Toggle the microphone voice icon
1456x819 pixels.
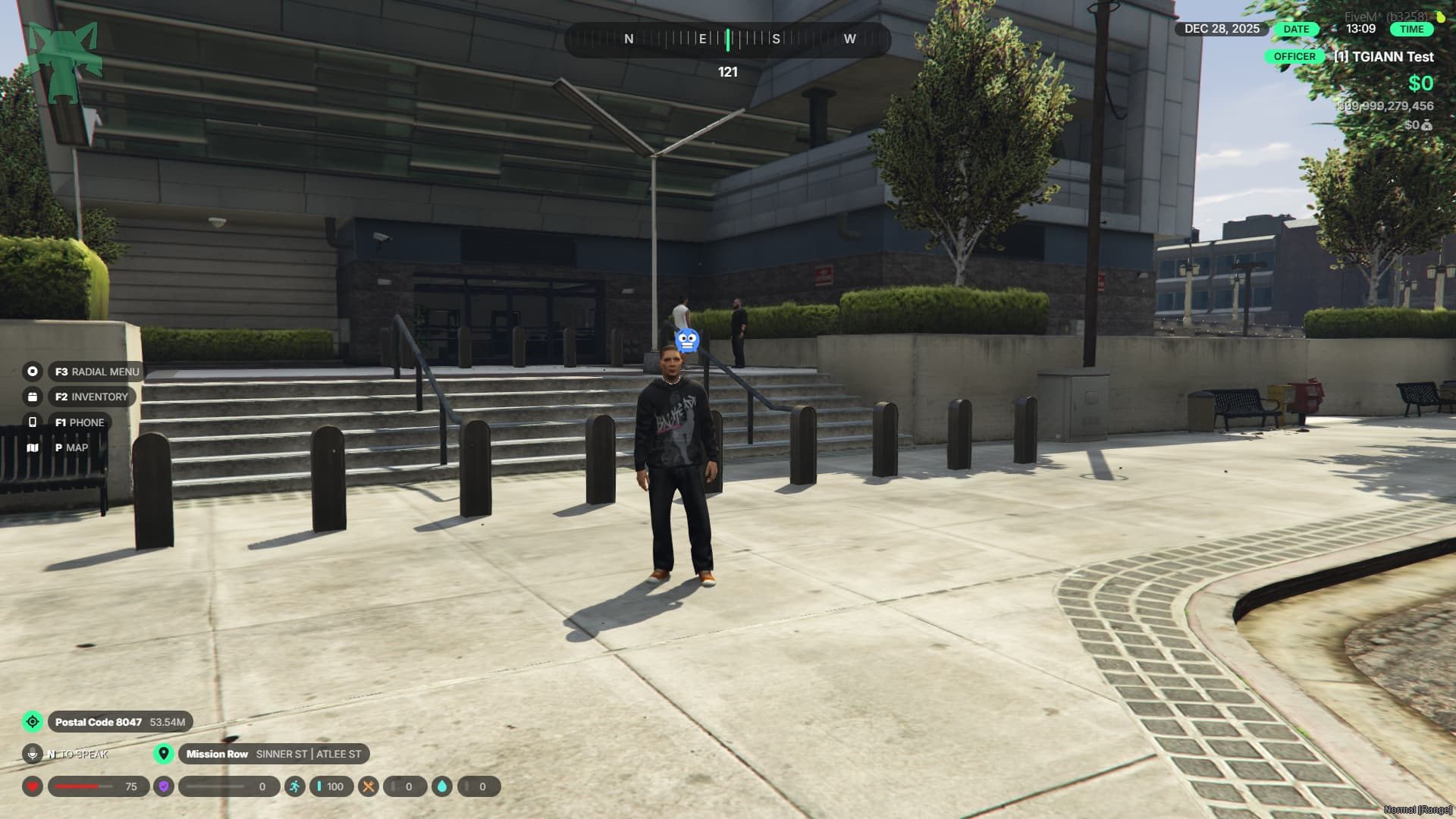33,754
